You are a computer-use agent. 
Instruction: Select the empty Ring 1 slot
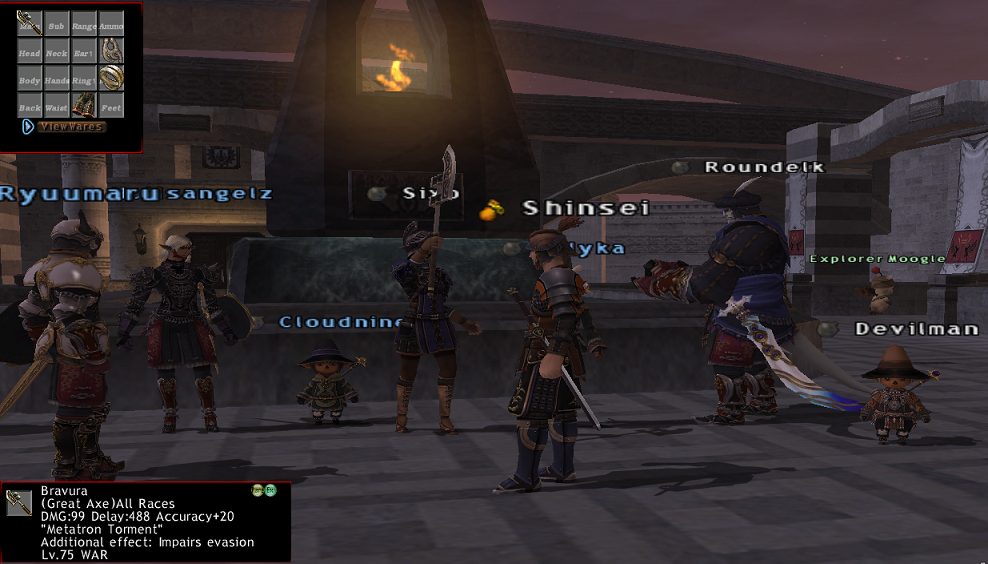click(84, 77)
